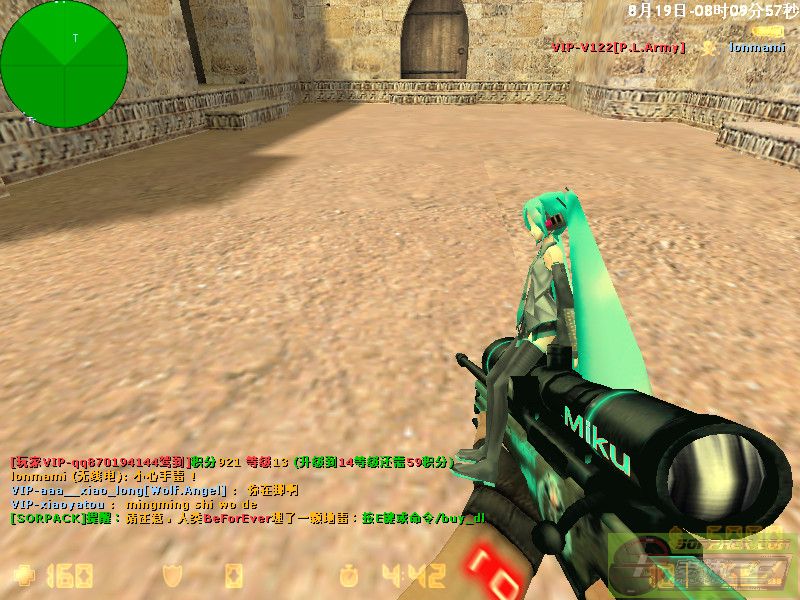Click the [SORPACK] reminder chat line
This screenshot has height=600, width=800.
point(247,518)
